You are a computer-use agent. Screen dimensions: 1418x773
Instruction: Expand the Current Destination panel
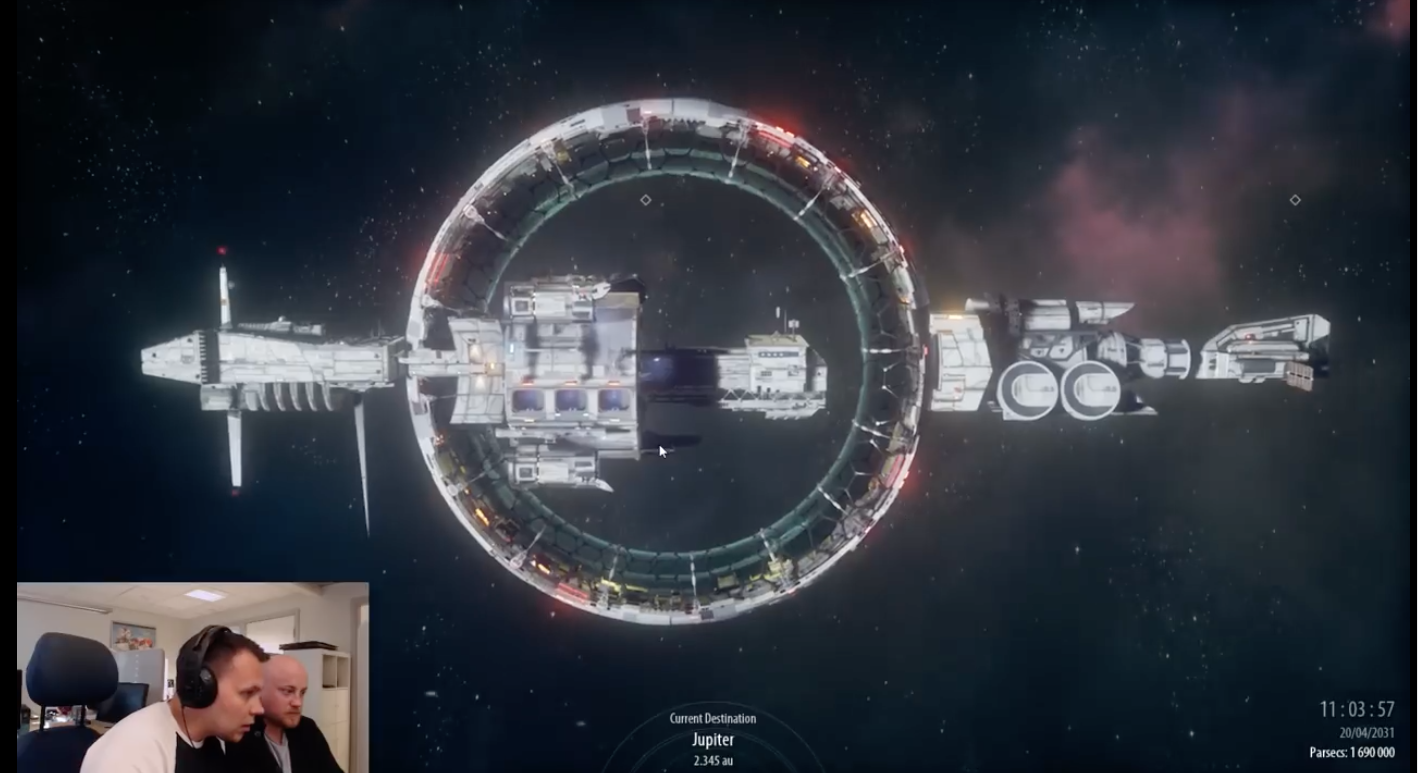[714, 718]
